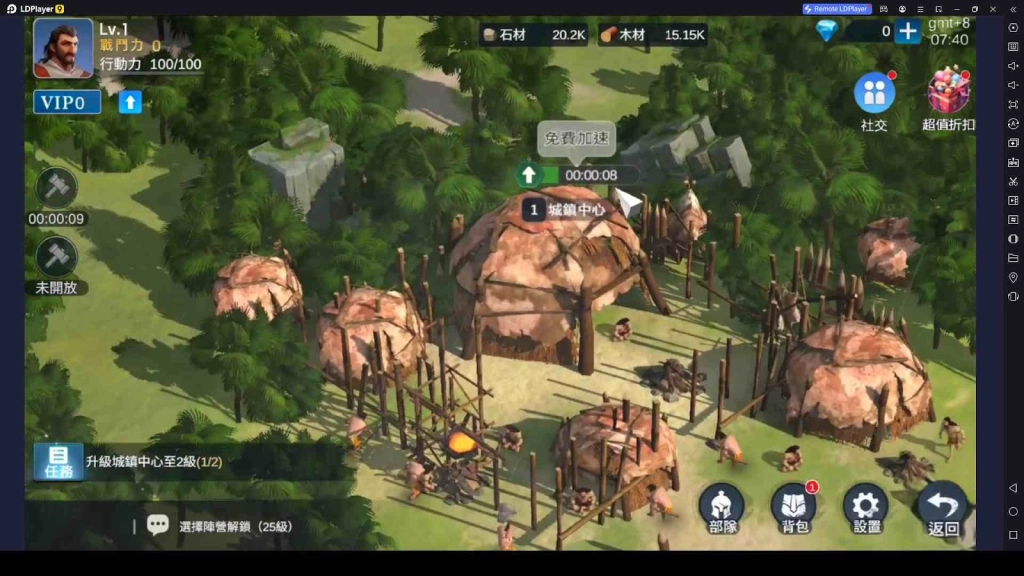
Task: Select the active builder hammer queue
Action: point(56,187)
